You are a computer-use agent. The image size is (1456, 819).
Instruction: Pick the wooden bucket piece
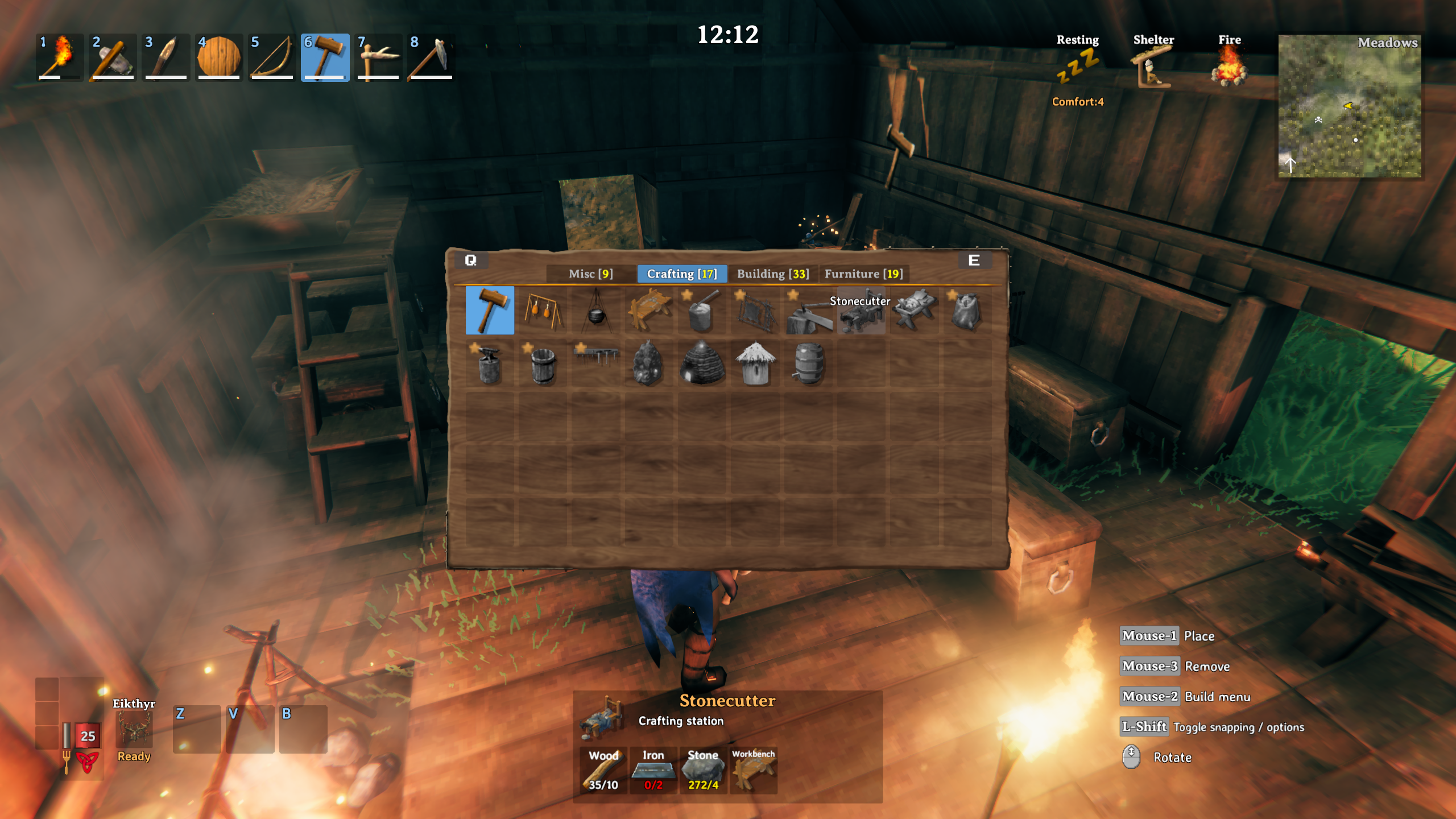543,364
